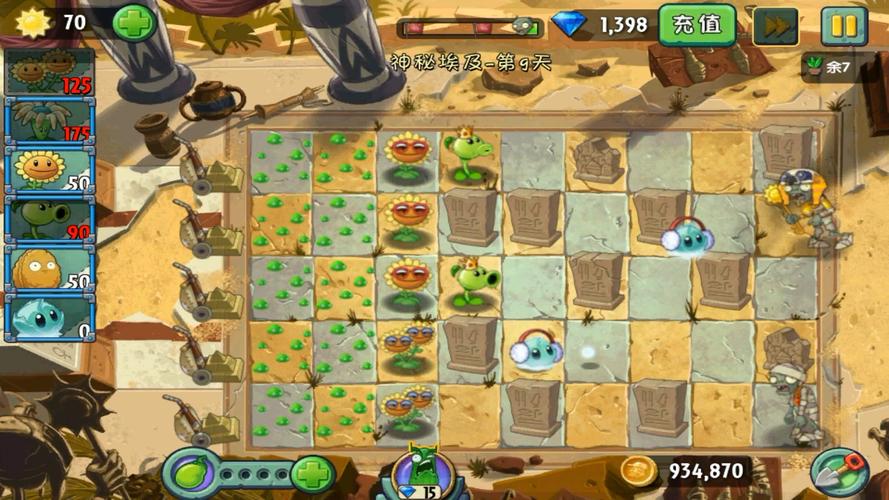The height and width of the screenshot is (500, 889).
Task: Select the Iceberg Lettuce seed packet
Action: pyautogui.click(x=49, y=317)
